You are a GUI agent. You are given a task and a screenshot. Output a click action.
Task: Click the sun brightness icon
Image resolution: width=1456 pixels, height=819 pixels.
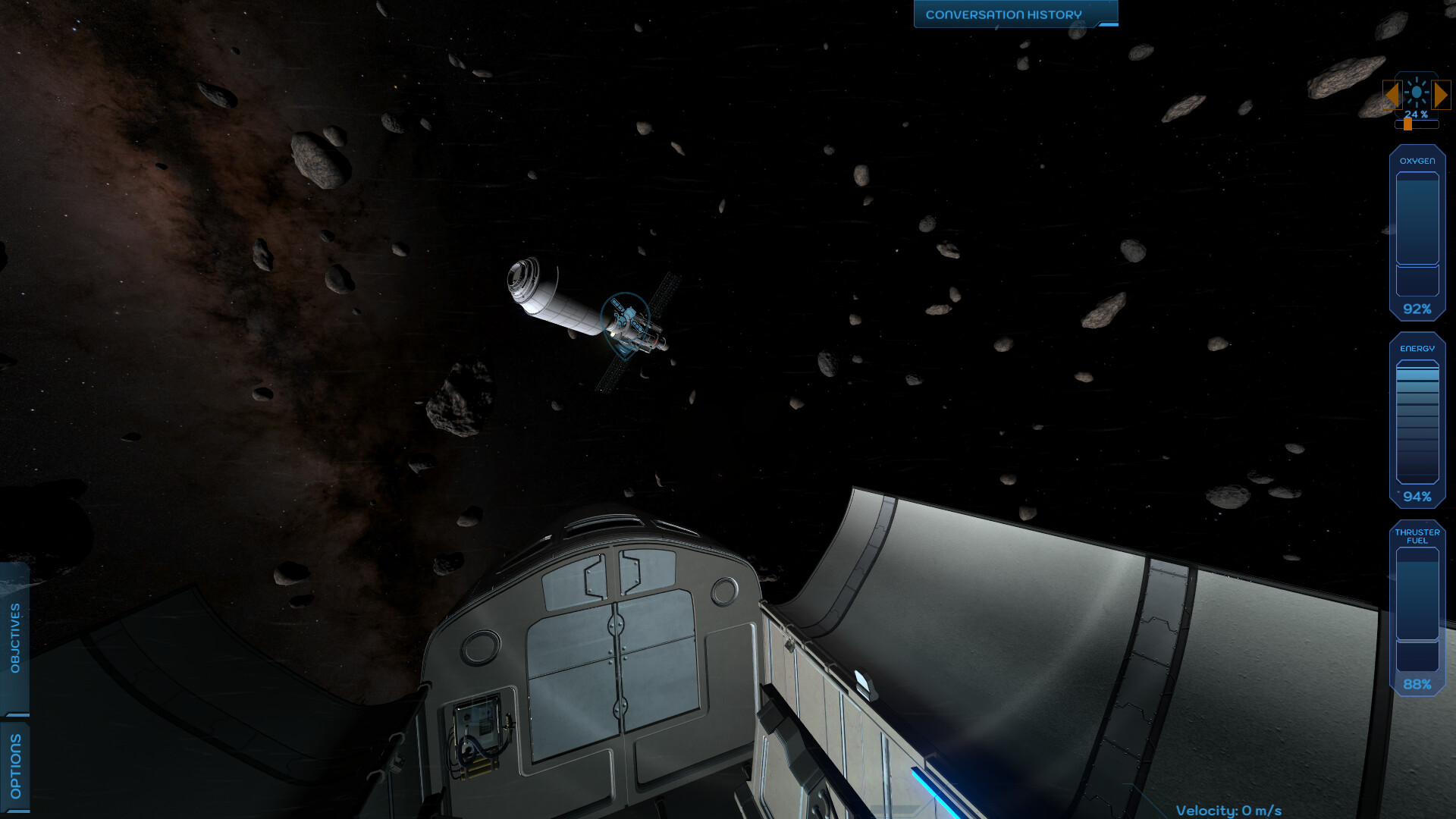[x=1417, y=92]
